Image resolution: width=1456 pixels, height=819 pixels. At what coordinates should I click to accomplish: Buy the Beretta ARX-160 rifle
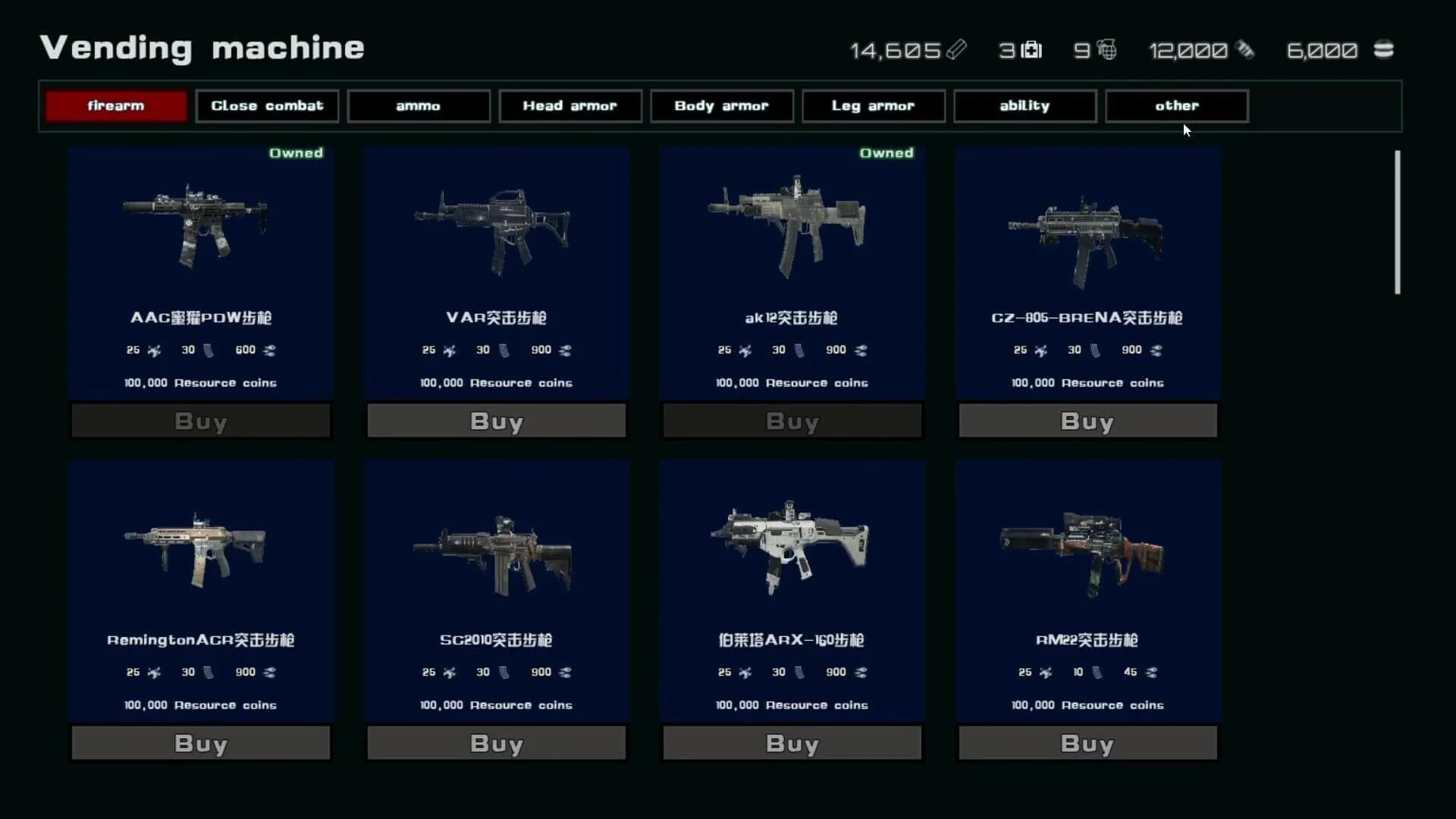[x=792, y=743]
